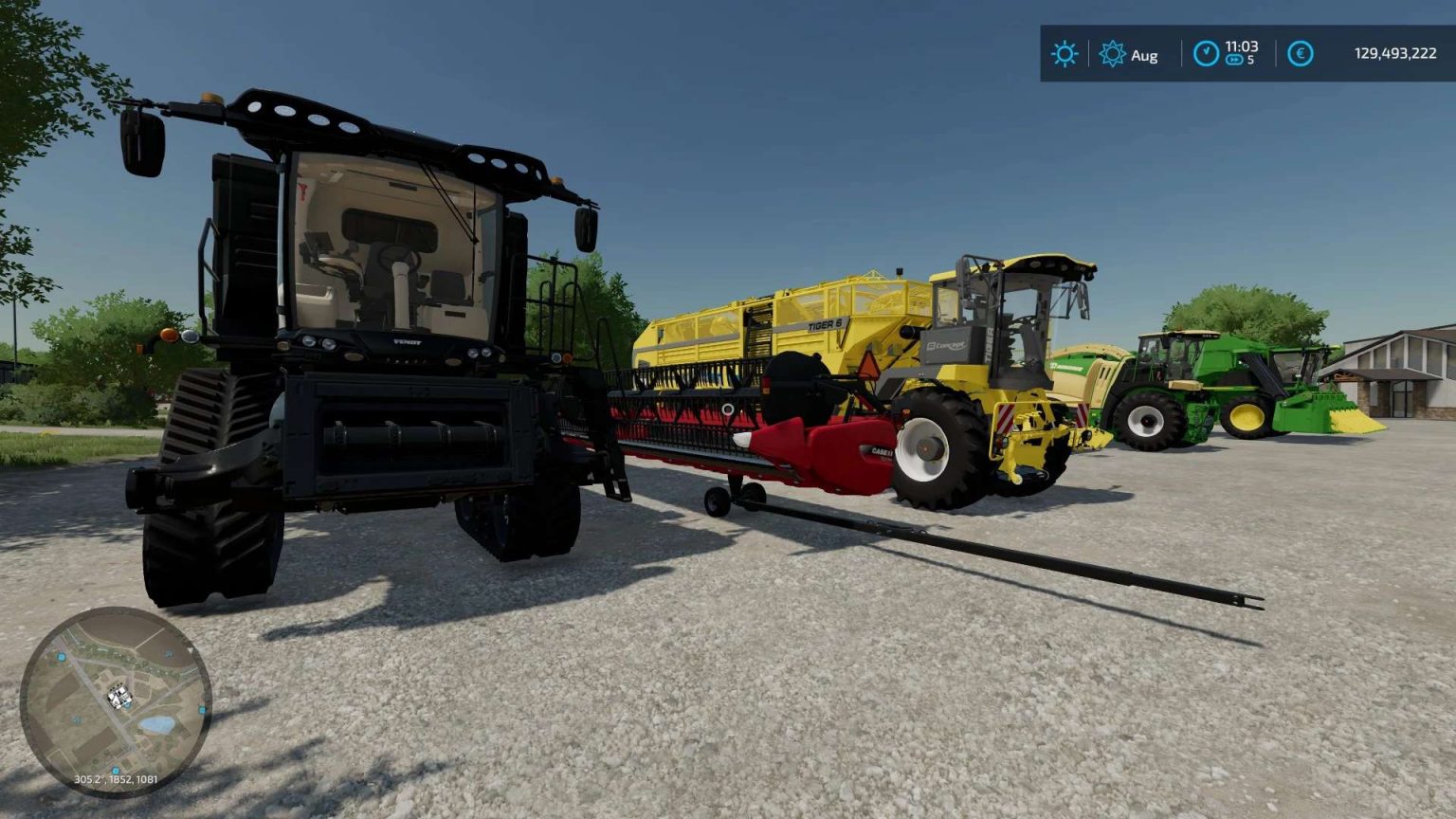Click the forecast sun icon beside Aug

pyautogui.click(x=1112, y=55)
